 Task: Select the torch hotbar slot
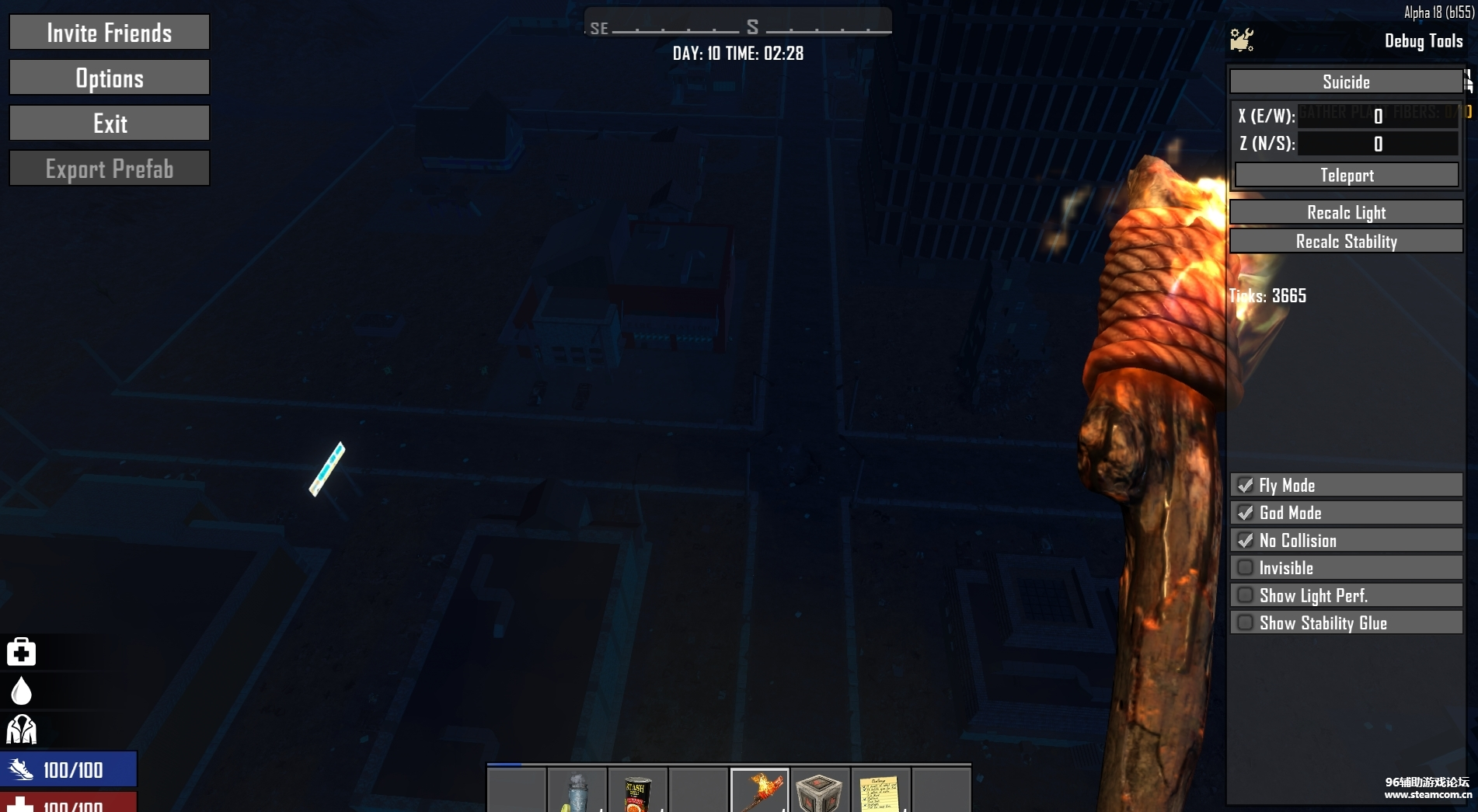coord(759,790)
